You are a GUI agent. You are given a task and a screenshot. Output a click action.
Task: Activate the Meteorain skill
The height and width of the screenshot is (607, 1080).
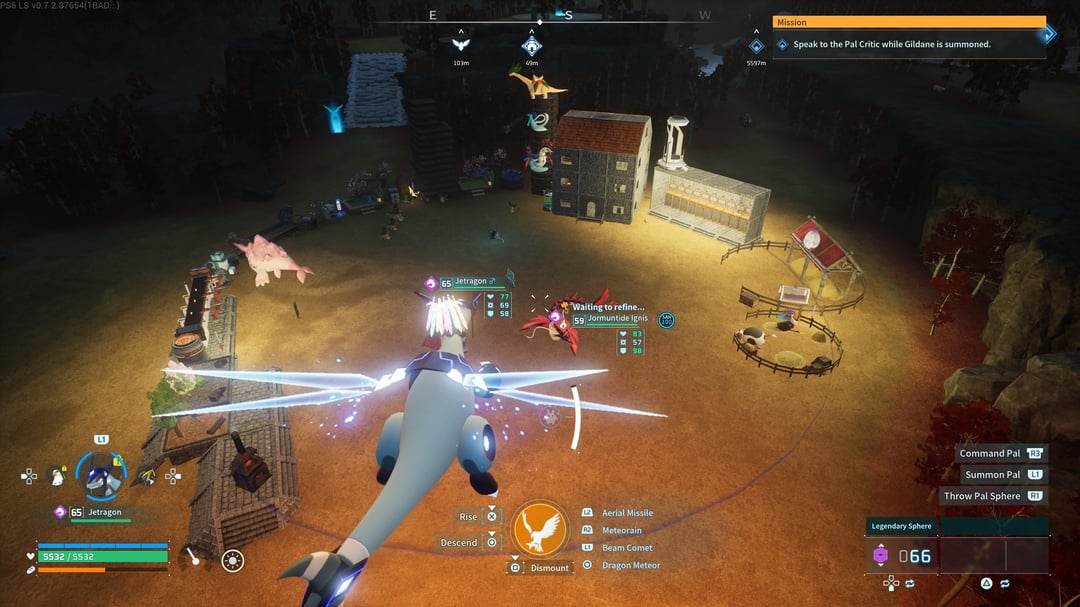(621, 530)
